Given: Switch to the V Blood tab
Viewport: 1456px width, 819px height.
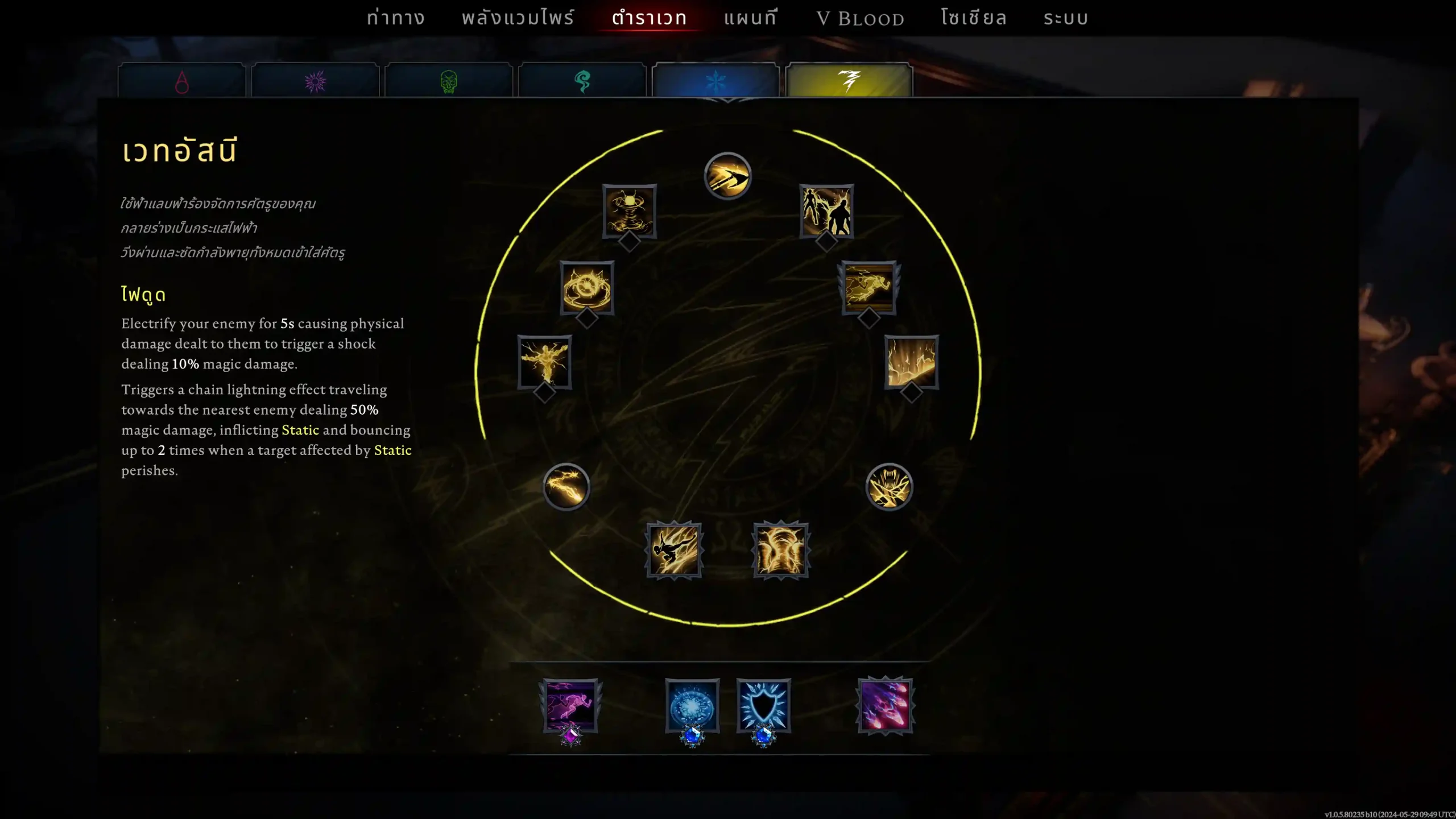Looking at the screenshot, I should pos(860,19).
